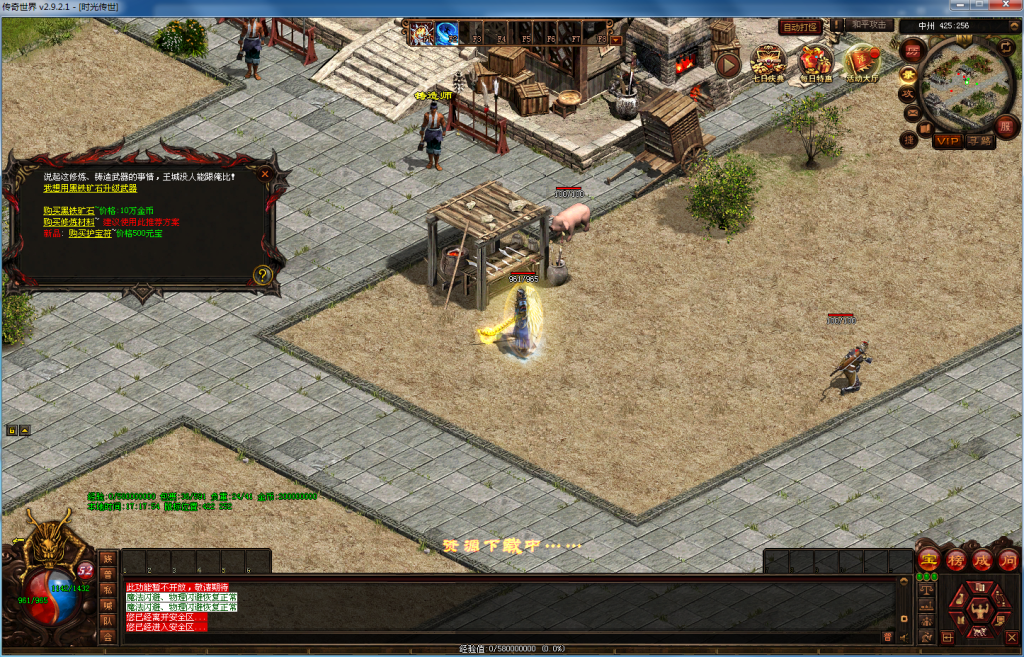Image resolution: width=1024 pixels, height=657 pixels.
Task: Choose 我想用黑铁矿石升级武器 dialogue option
Action: [x=90, y=188]
